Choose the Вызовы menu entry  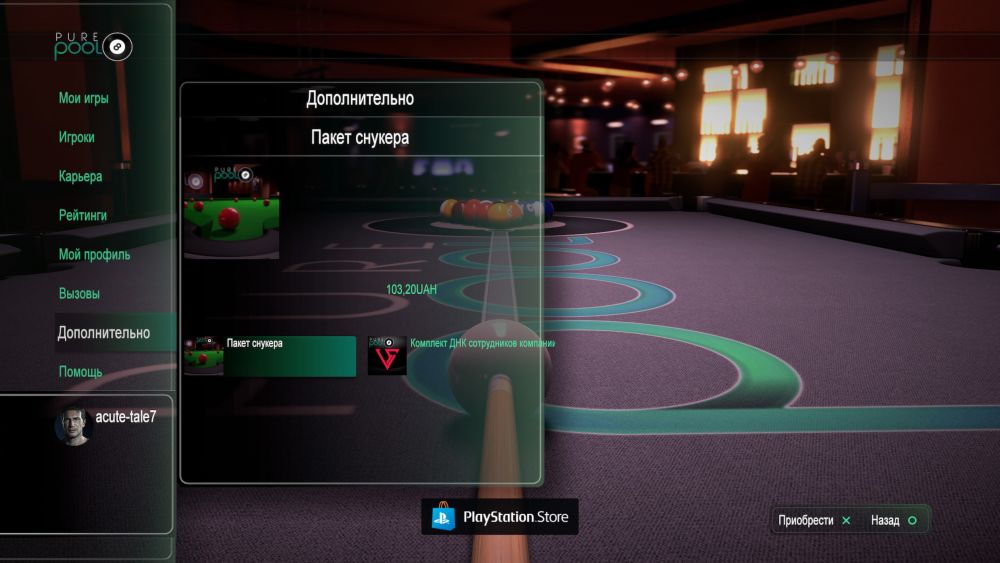tap(79, 294)
